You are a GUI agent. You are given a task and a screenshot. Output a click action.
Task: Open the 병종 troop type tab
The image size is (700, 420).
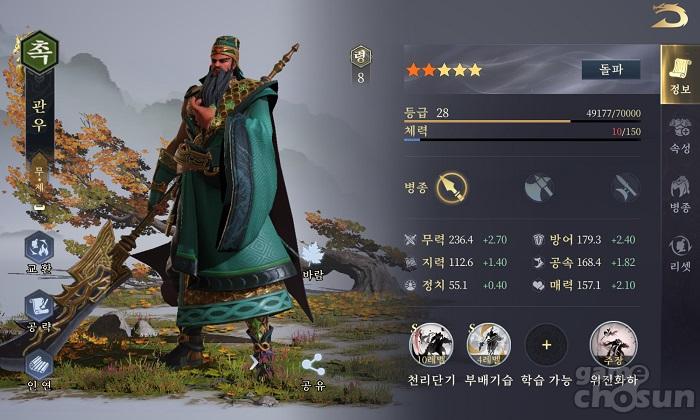click(x=680, y=192)
